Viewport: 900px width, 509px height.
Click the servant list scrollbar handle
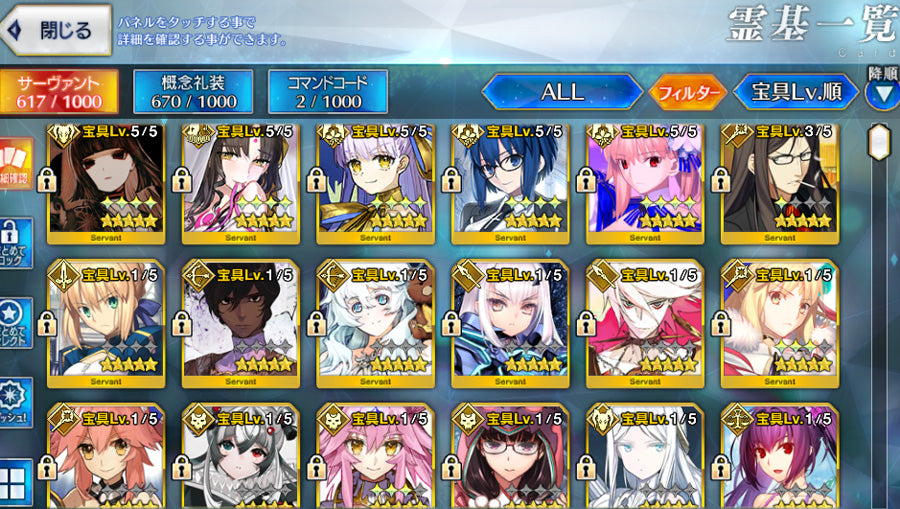tap(879, 140)
